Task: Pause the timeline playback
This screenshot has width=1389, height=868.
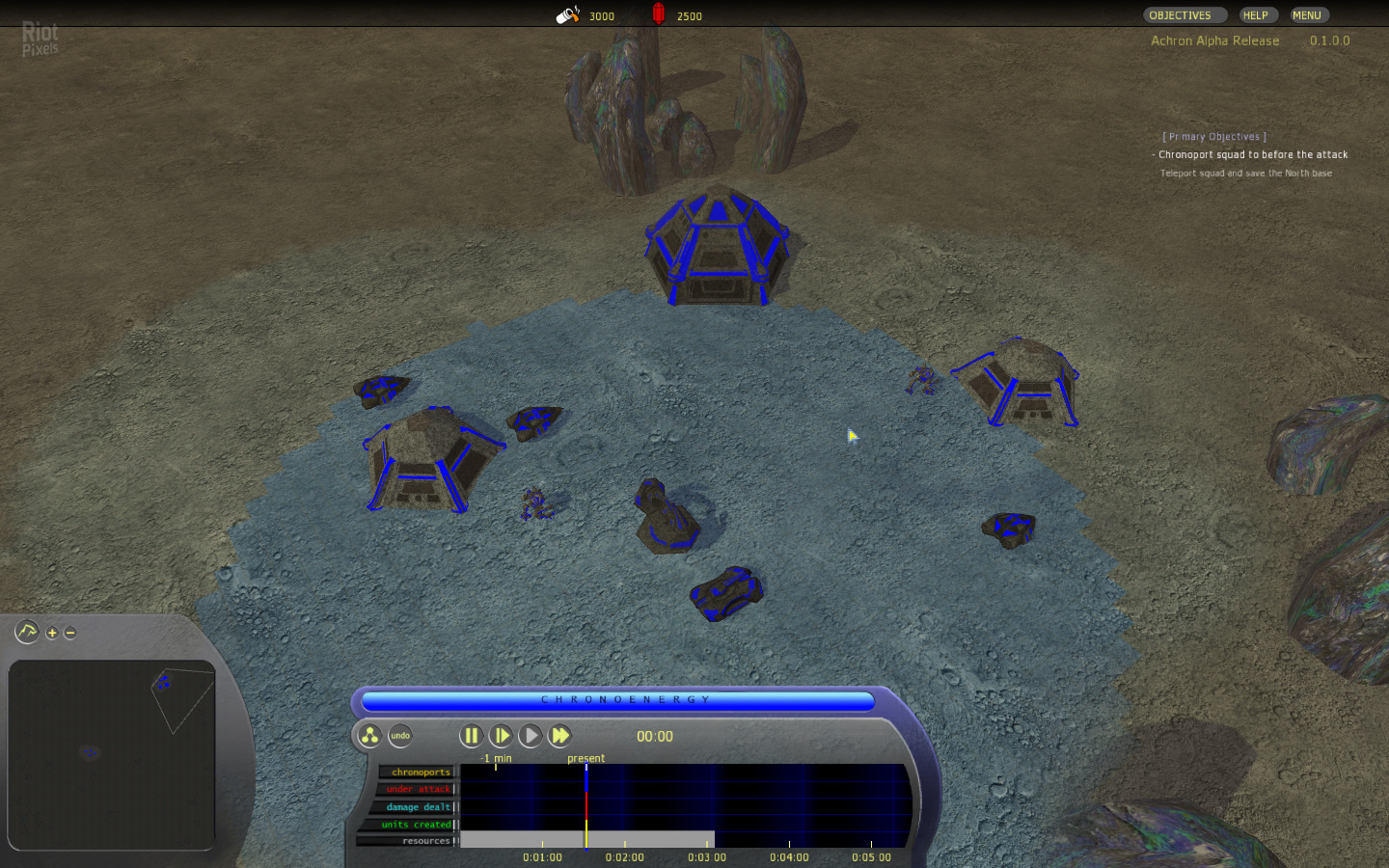Action: (471, 736)
